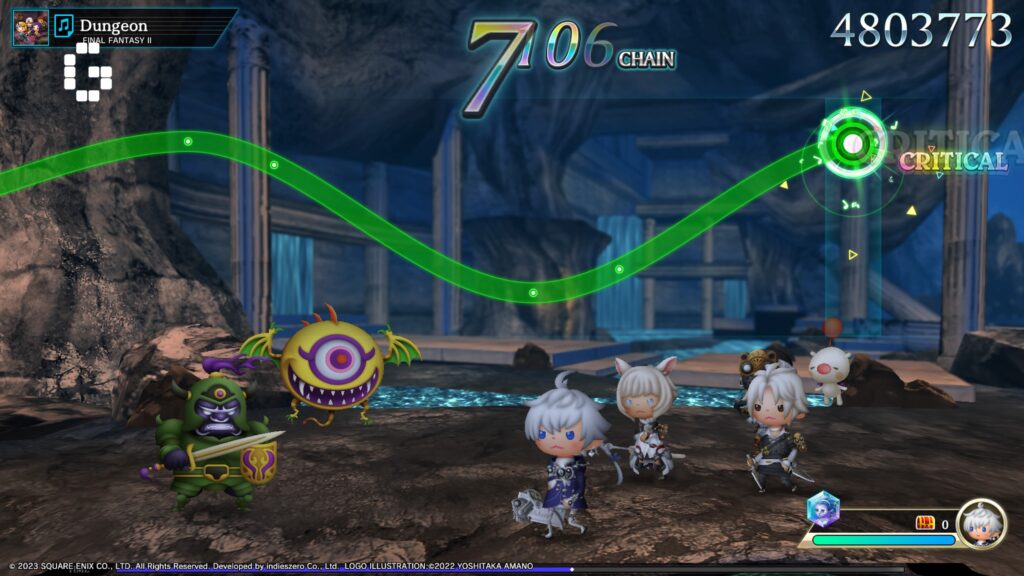Click the blue music note icon
This screenshot has width=1024, height=576.
(x=64, y=26)
